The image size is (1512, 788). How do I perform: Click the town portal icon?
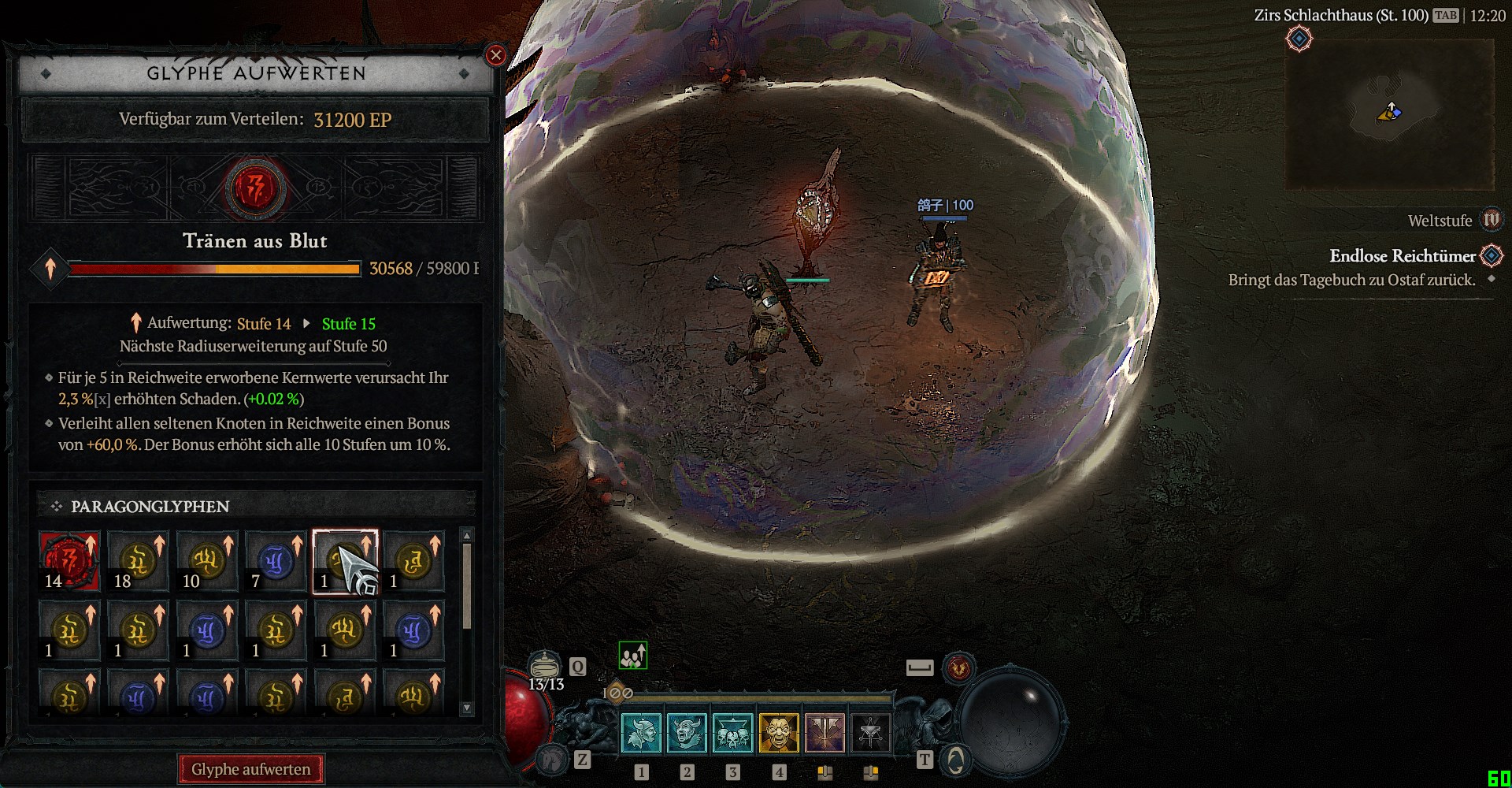[x=955, y=760]
